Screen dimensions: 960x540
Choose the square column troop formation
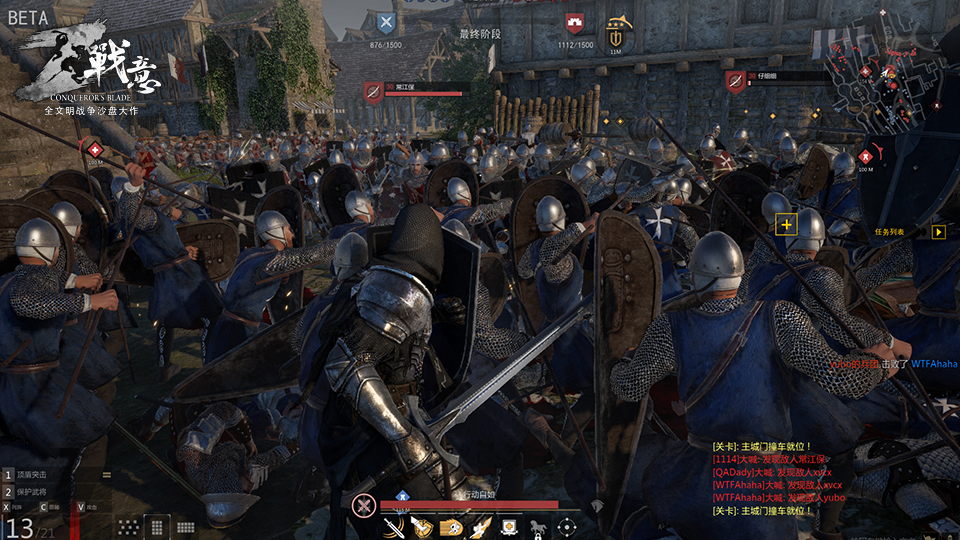click(156, 526)
